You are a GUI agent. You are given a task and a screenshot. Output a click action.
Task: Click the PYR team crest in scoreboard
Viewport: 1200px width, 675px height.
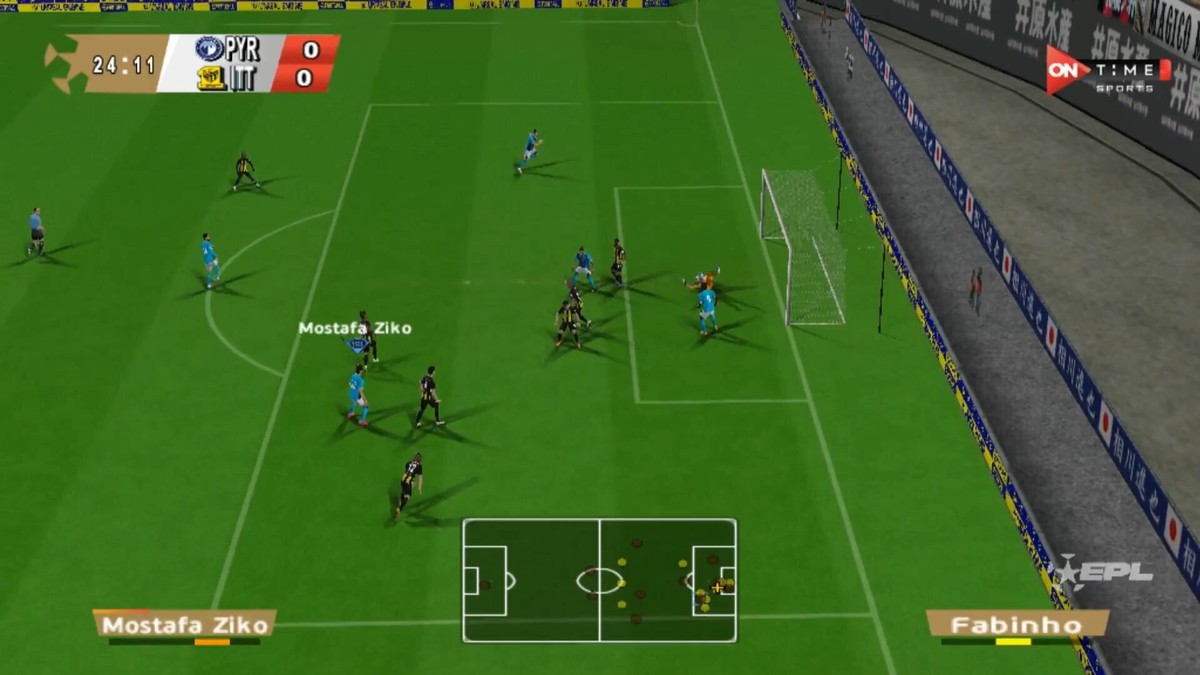point(209,49)
